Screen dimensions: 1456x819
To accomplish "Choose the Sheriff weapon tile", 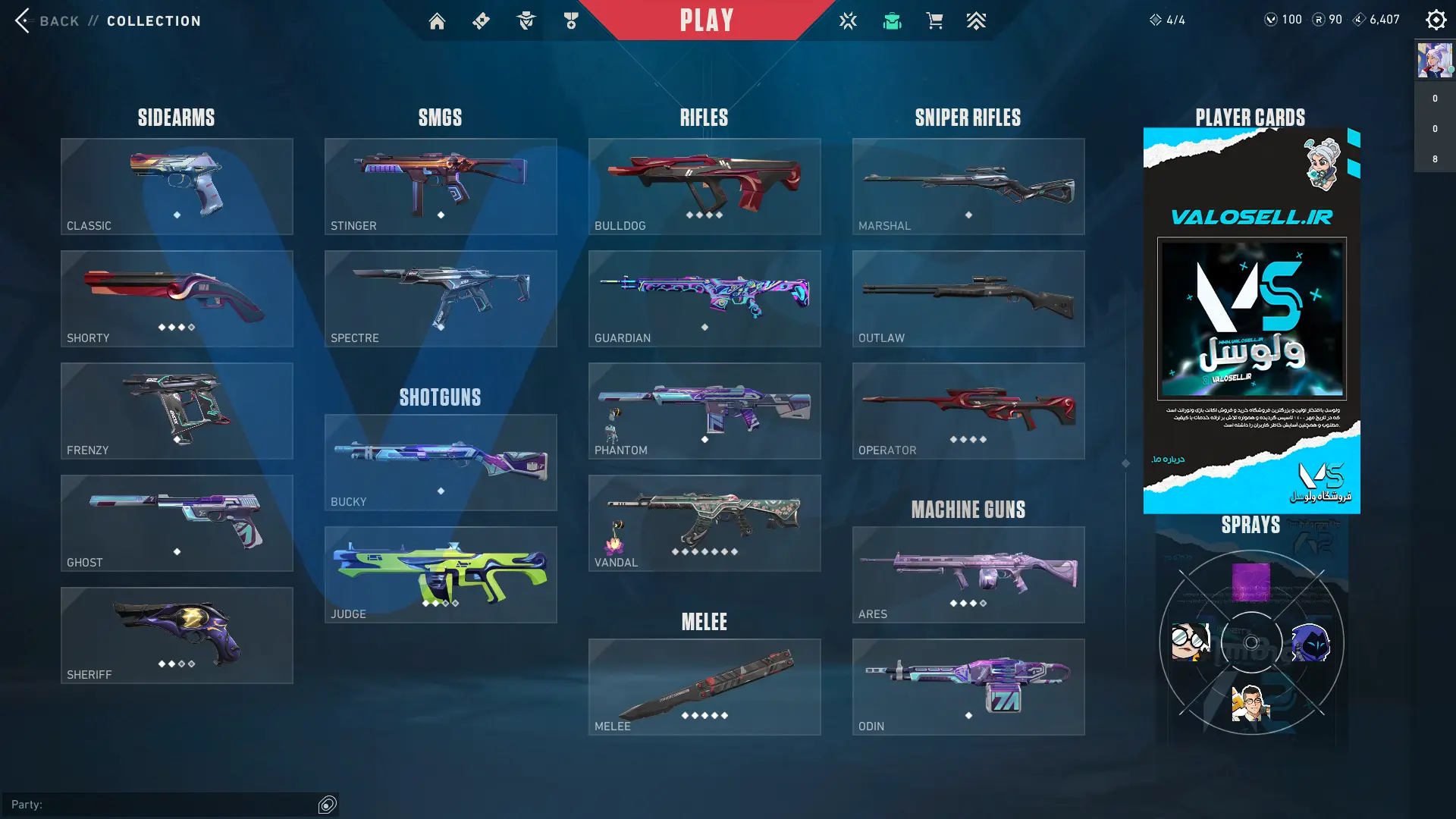I will pos(177,635).
